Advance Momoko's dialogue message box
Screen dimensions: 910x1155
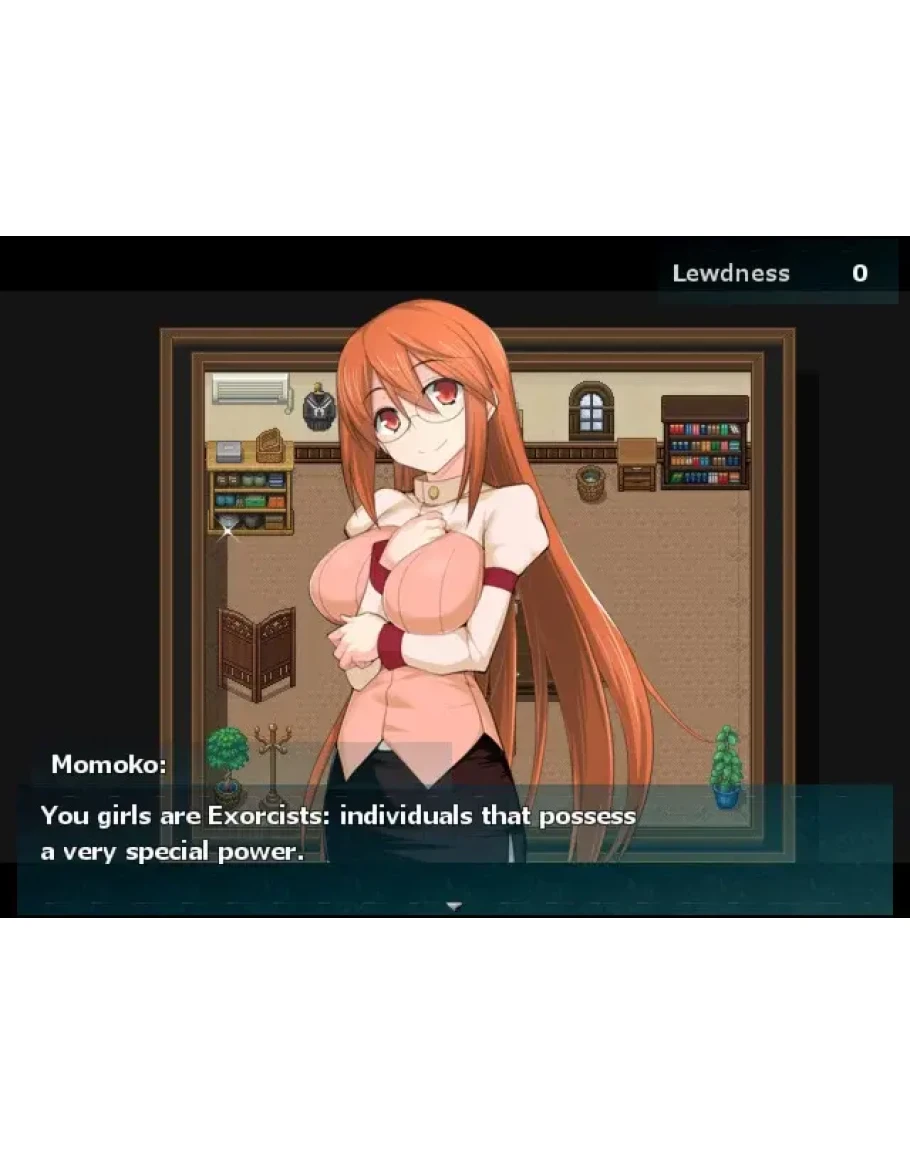click(454, 847)
